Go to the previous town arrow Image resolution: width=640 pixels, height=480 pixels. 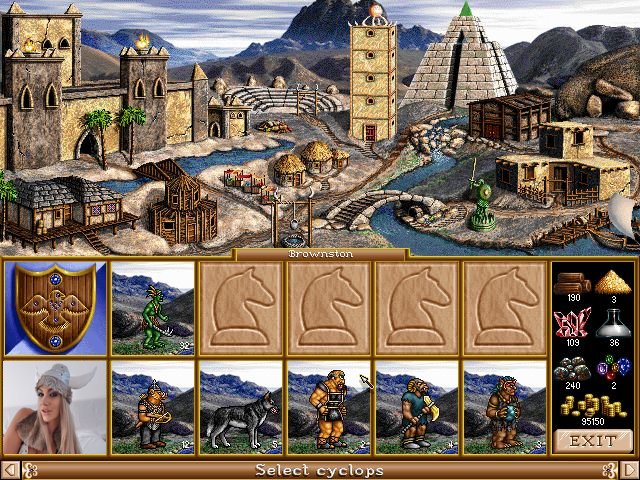[x=10, y=470]
